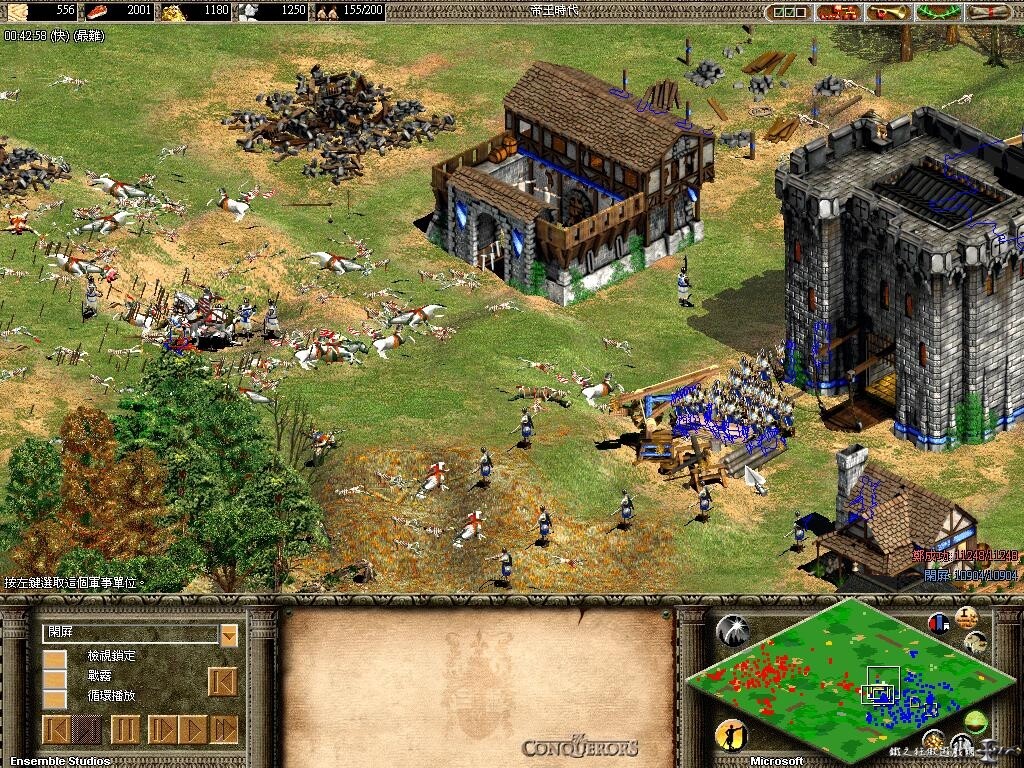
Task: Fast forward the replay
Action: coord(225,729)
